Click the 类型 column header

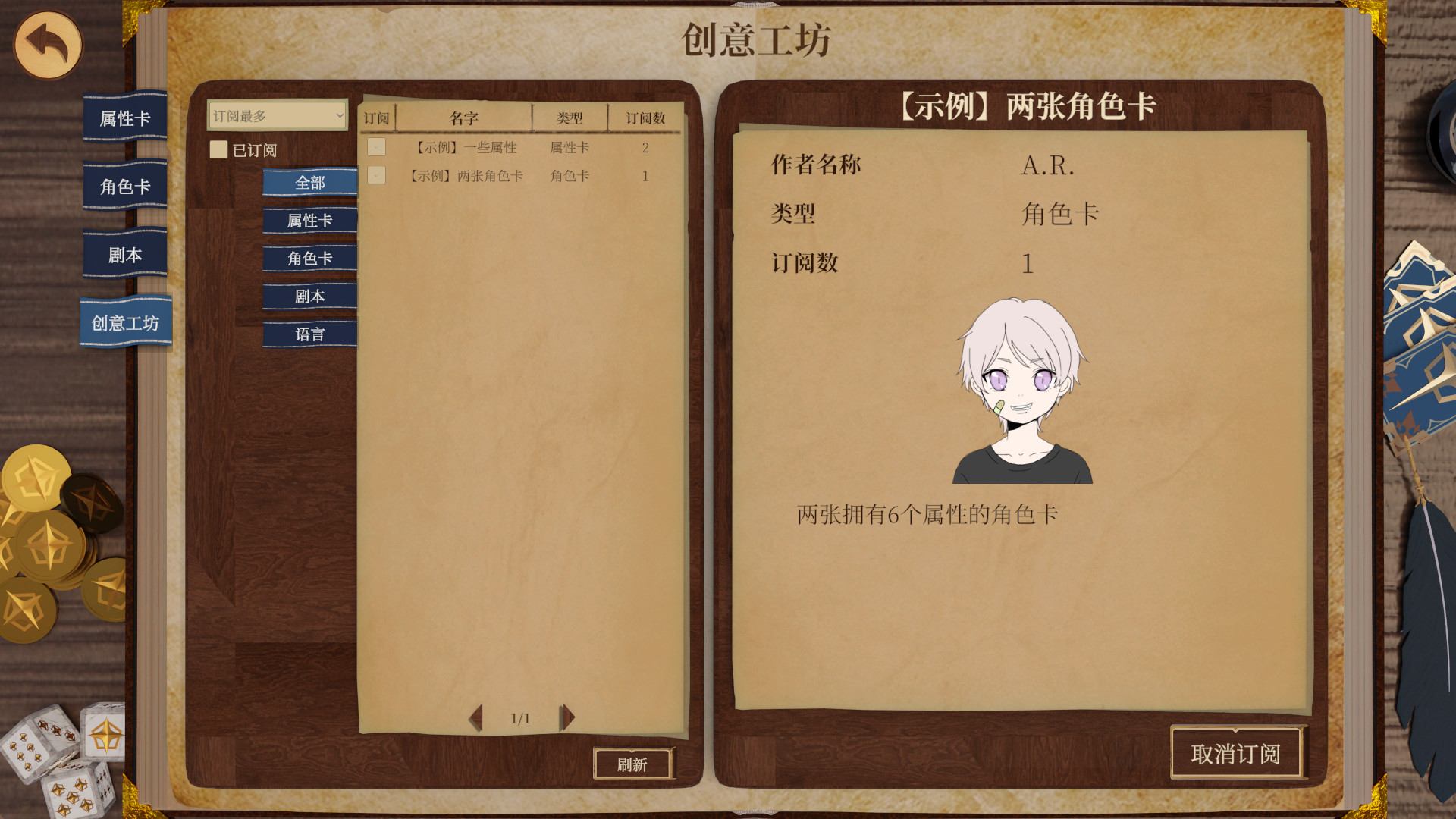(570, 118)
